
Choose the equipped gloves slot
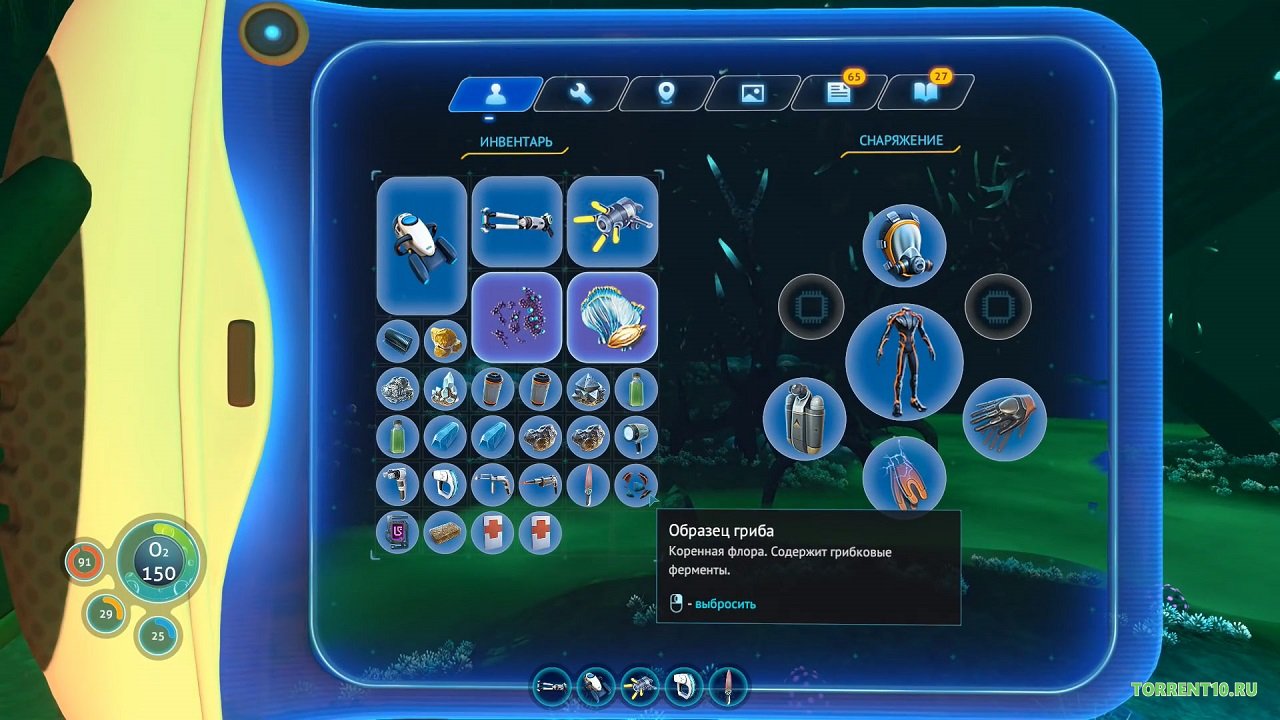pyautogui.click(x=1004, y=418)
